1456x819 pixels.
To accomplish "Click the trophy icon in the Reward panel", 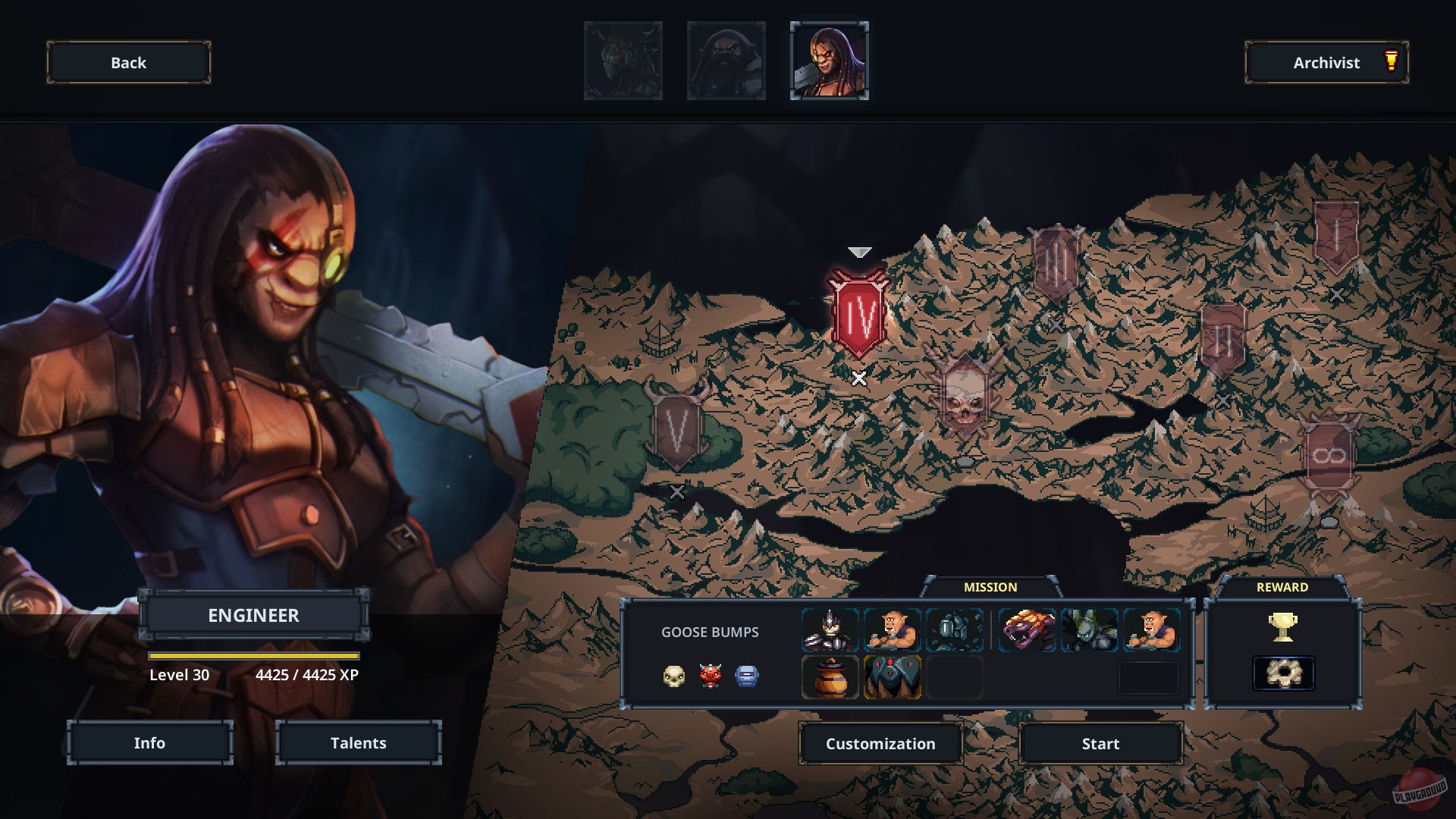I will [1284, 627].
